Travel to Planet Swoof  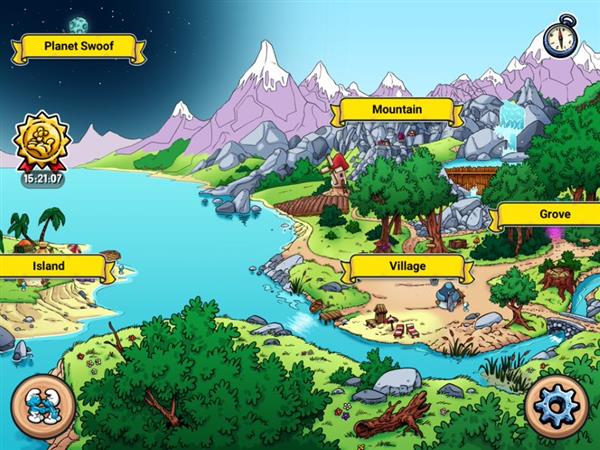78,46
